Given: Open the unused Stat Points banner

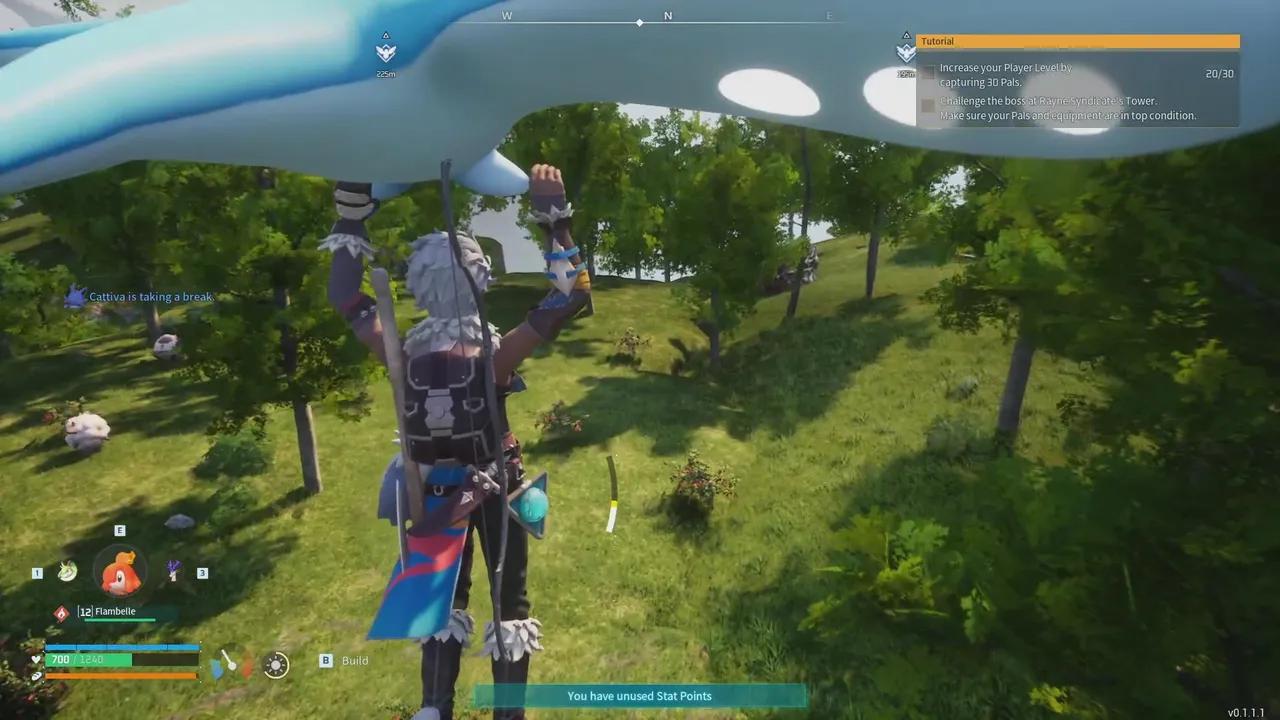Looking at the screenshot, I should point(639,696).
